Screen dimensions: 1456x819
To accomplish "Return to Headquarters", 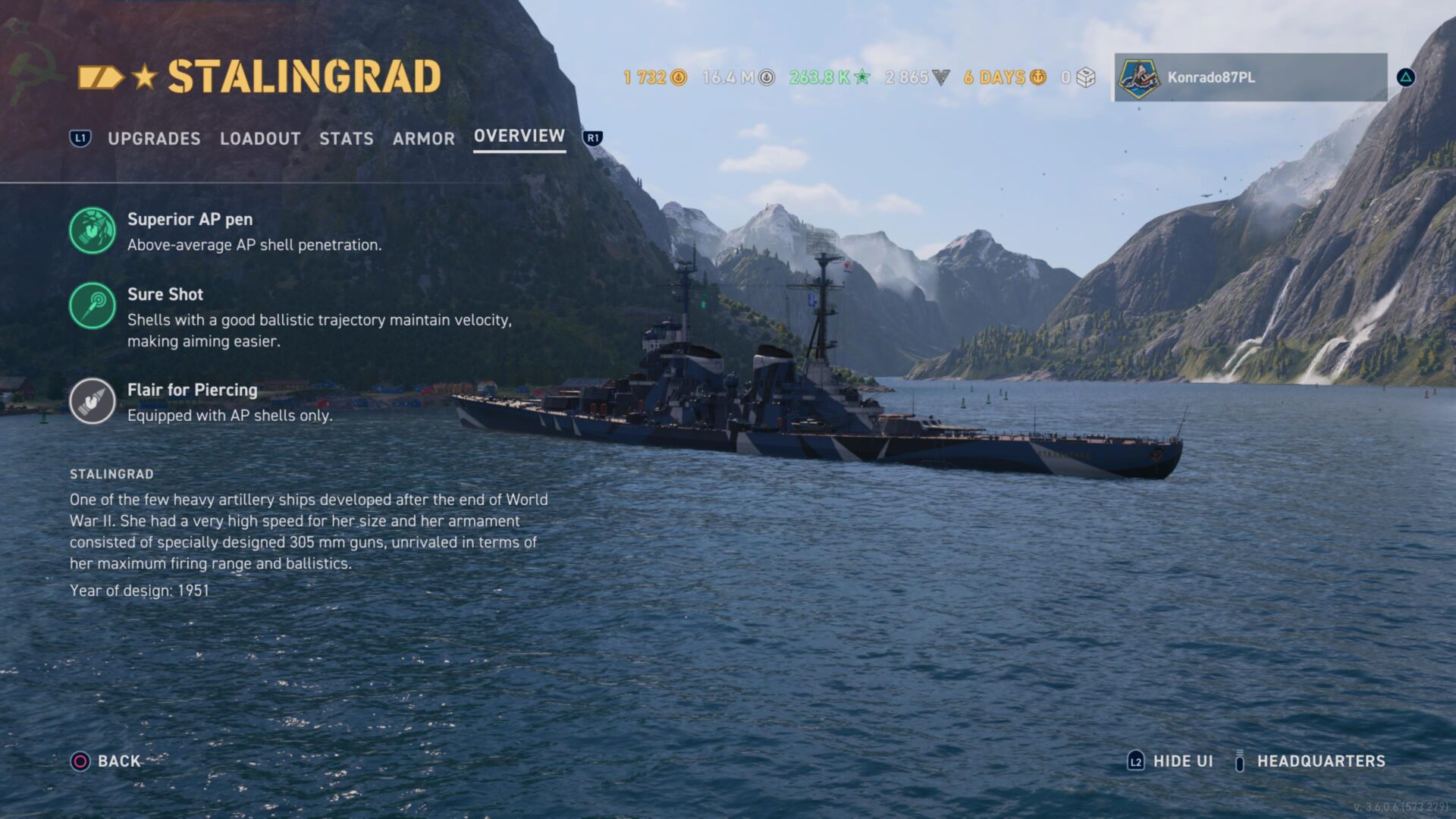I will [1310, 761].
